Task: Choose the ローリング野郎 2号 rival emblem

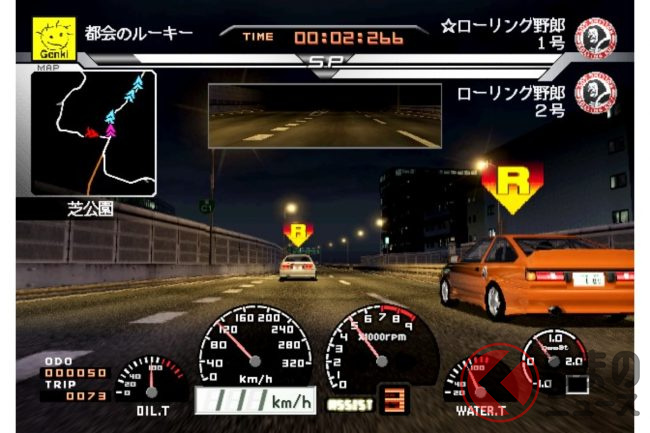Action: pos(595,95)
